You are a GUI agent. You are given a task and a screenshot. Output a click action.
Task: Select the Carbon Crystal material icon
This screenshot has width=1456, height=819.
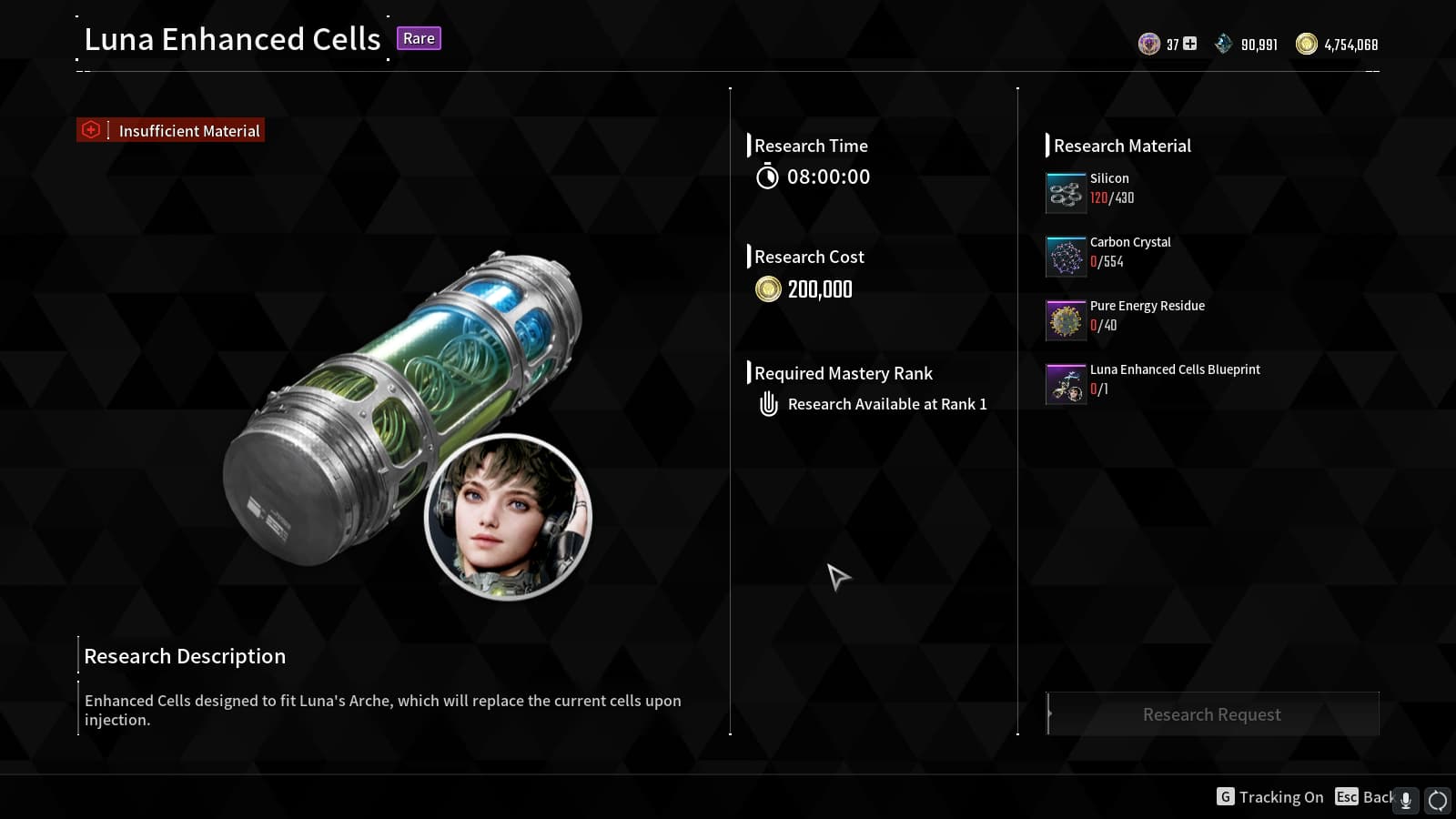[x=1066, y=257]
